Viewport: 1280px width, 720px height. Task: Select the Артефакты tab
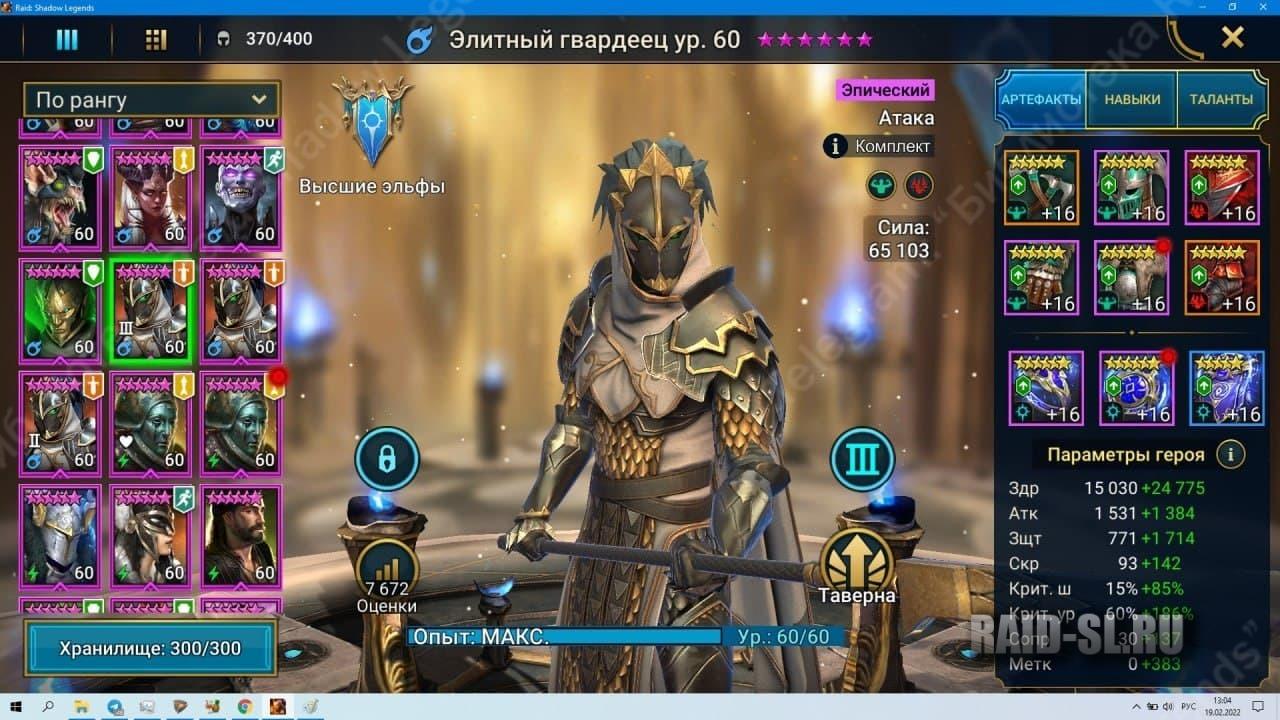click(1041, 99)
